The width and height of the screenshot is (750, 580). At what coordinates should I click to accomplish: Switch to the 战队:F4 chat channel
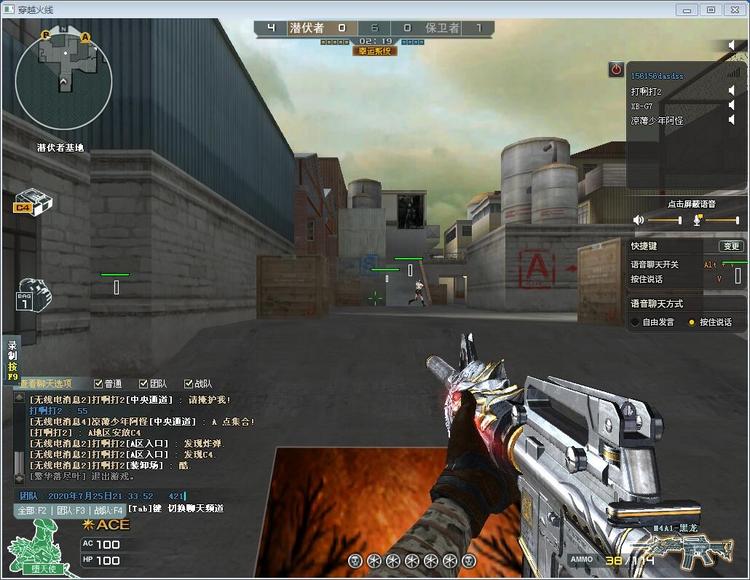[x=108, y=510]
